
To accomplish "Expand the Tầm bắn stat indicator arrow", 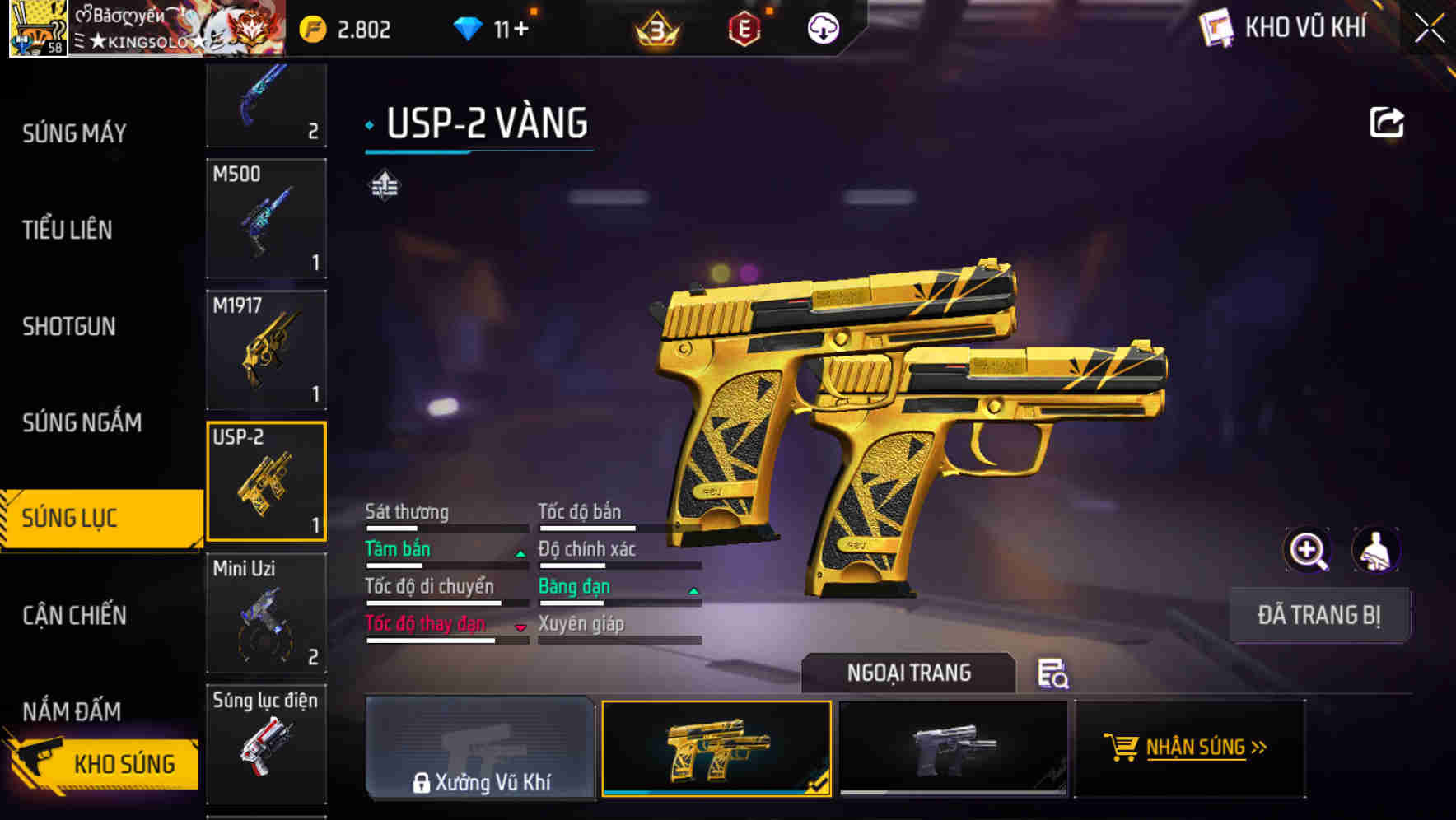I will (520, 553).
